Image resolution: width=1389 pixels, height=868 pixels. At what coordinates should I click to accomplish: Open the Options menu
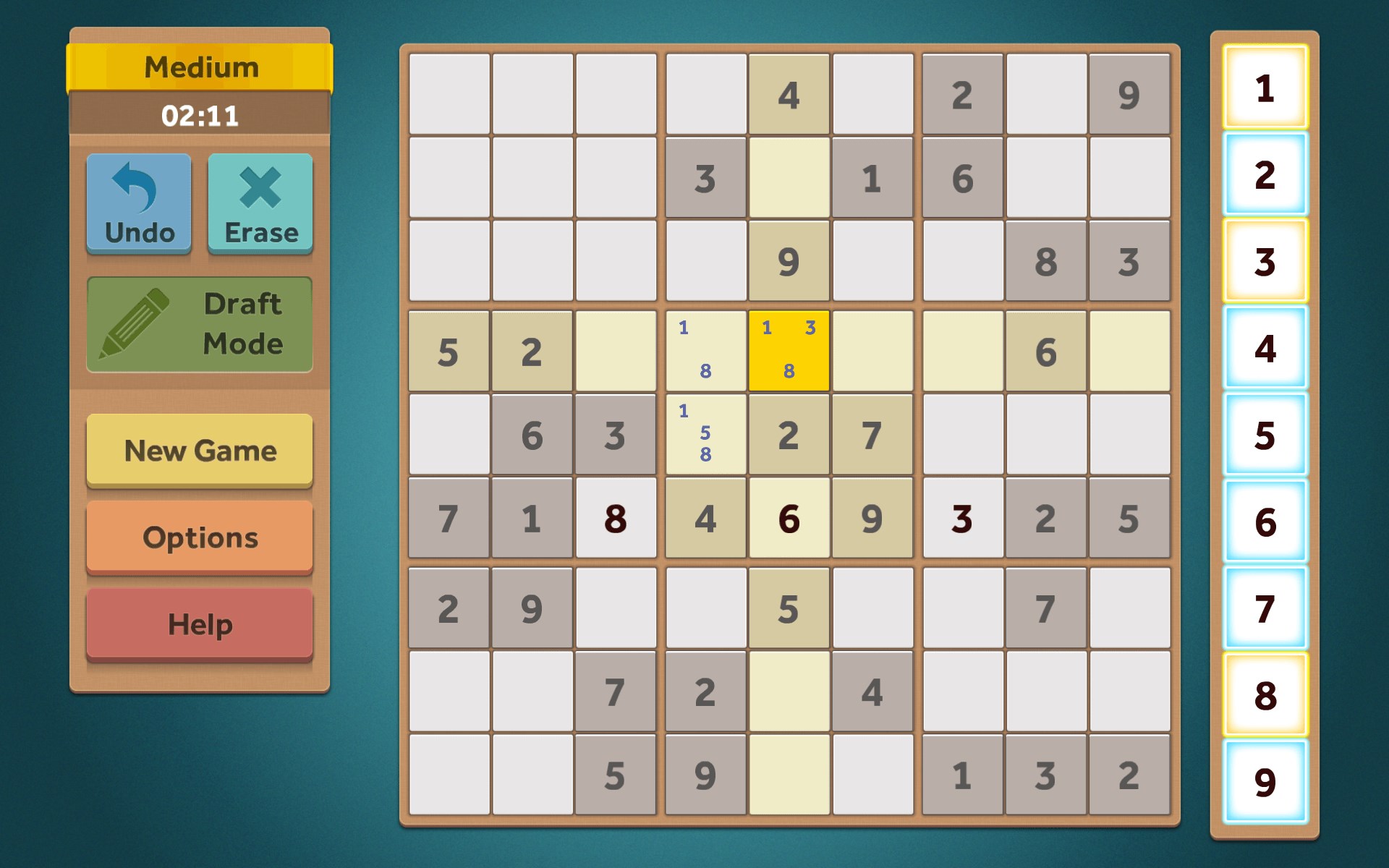coord(199,537)
